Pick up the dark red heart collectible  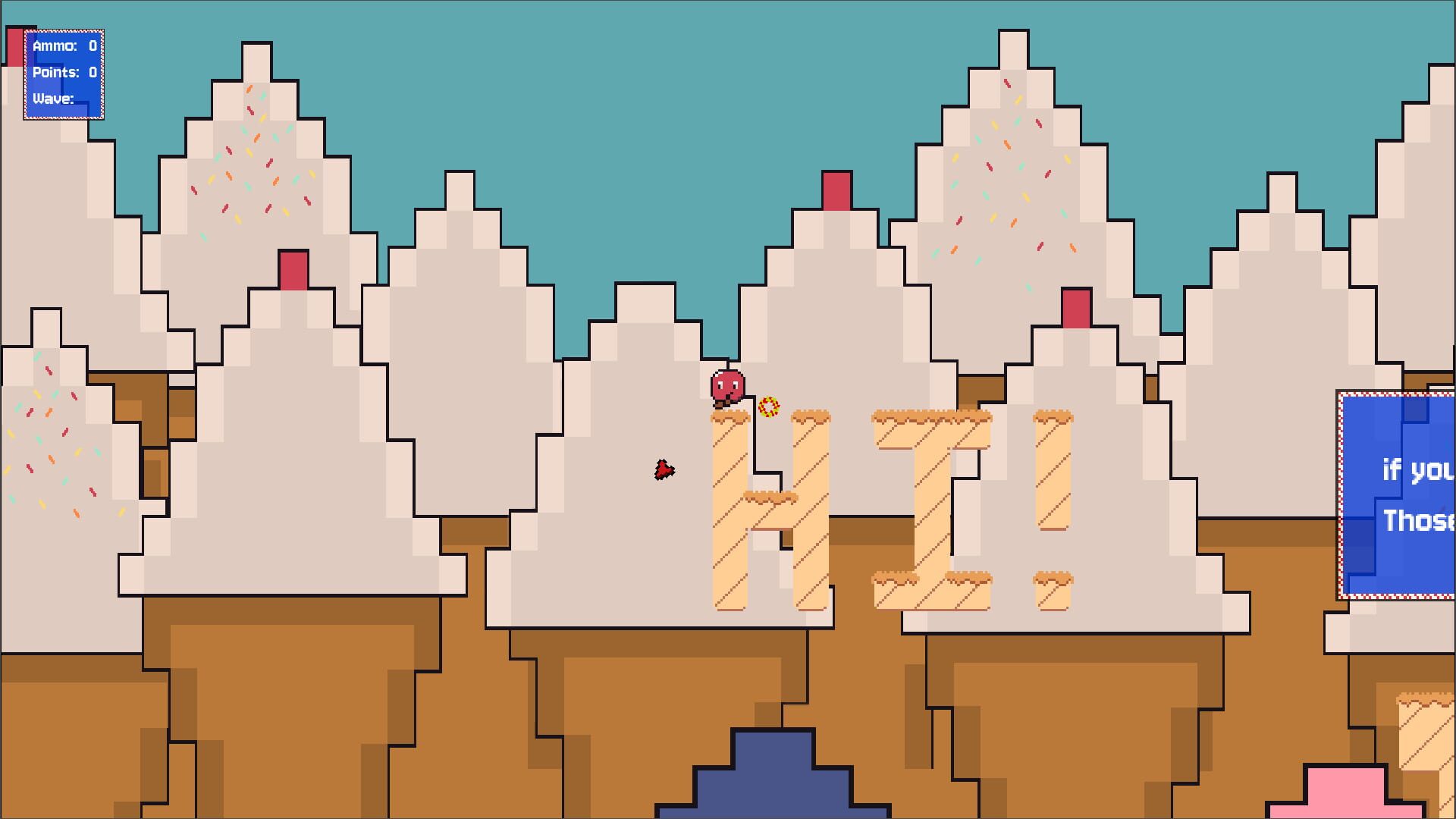(x=663, y=468)
